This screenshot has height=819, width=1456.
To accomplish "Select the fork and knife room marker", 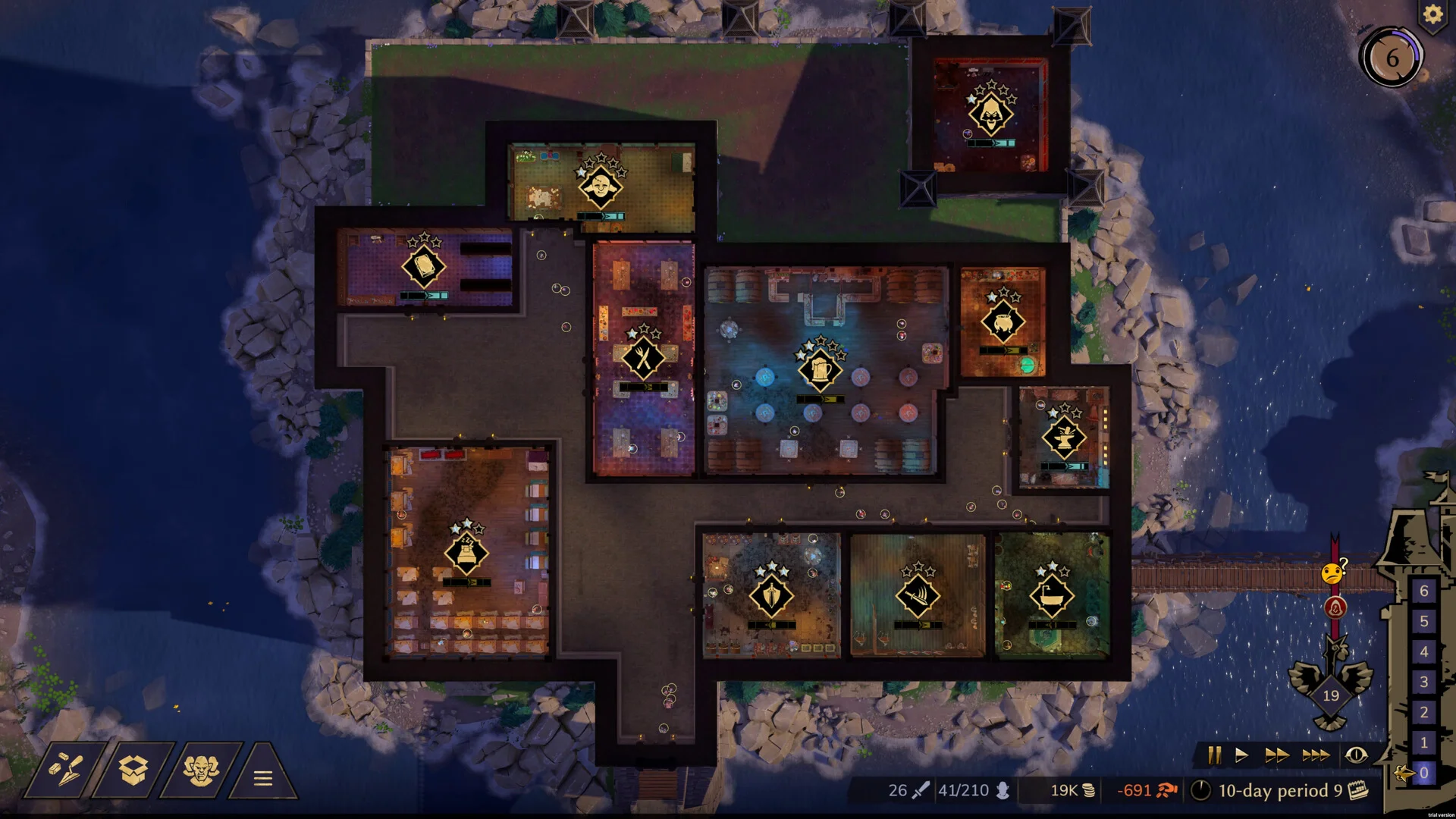I will [643, 358].
